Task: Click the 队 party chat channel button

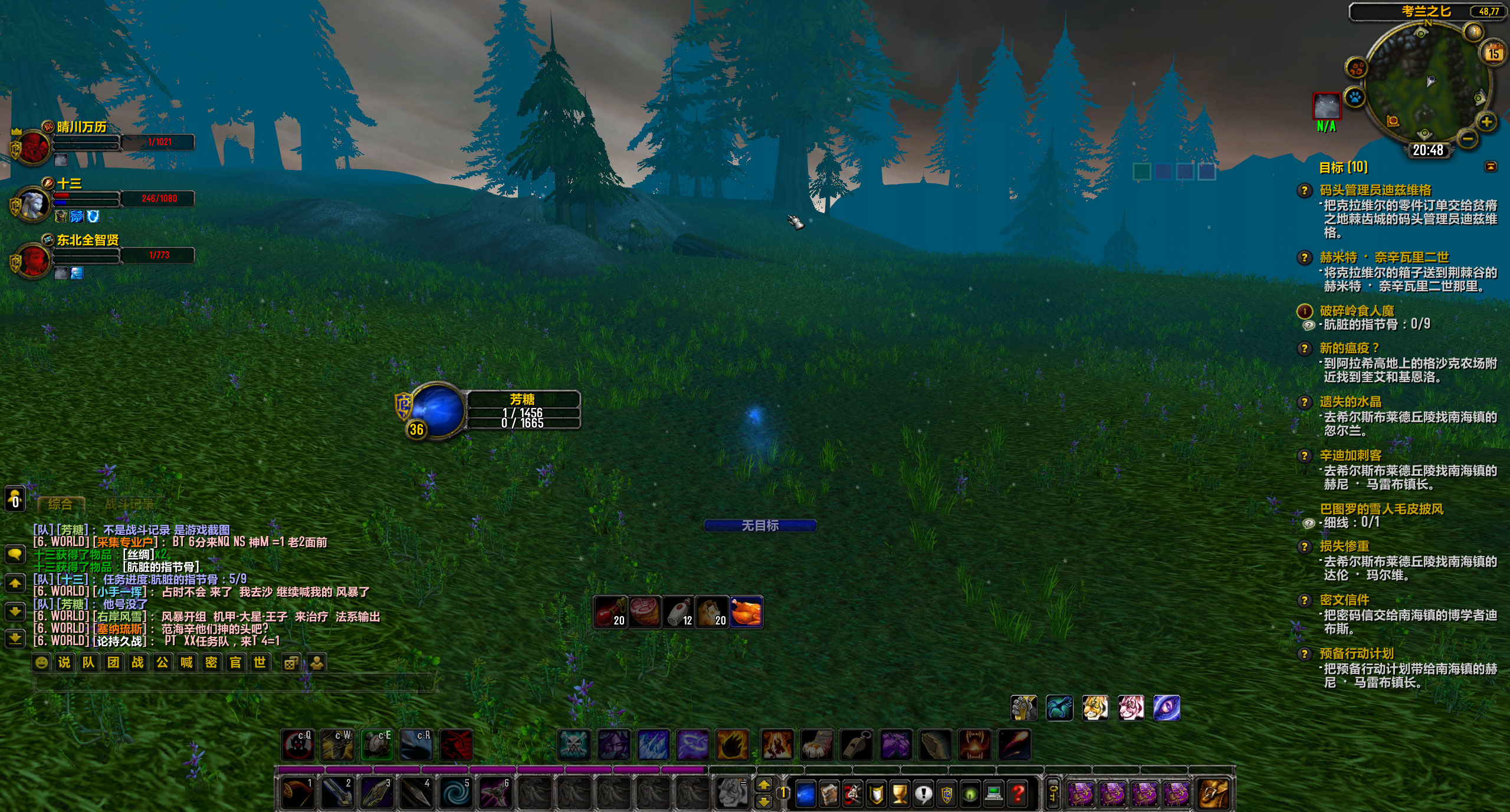Action: (x=88, y=662)
